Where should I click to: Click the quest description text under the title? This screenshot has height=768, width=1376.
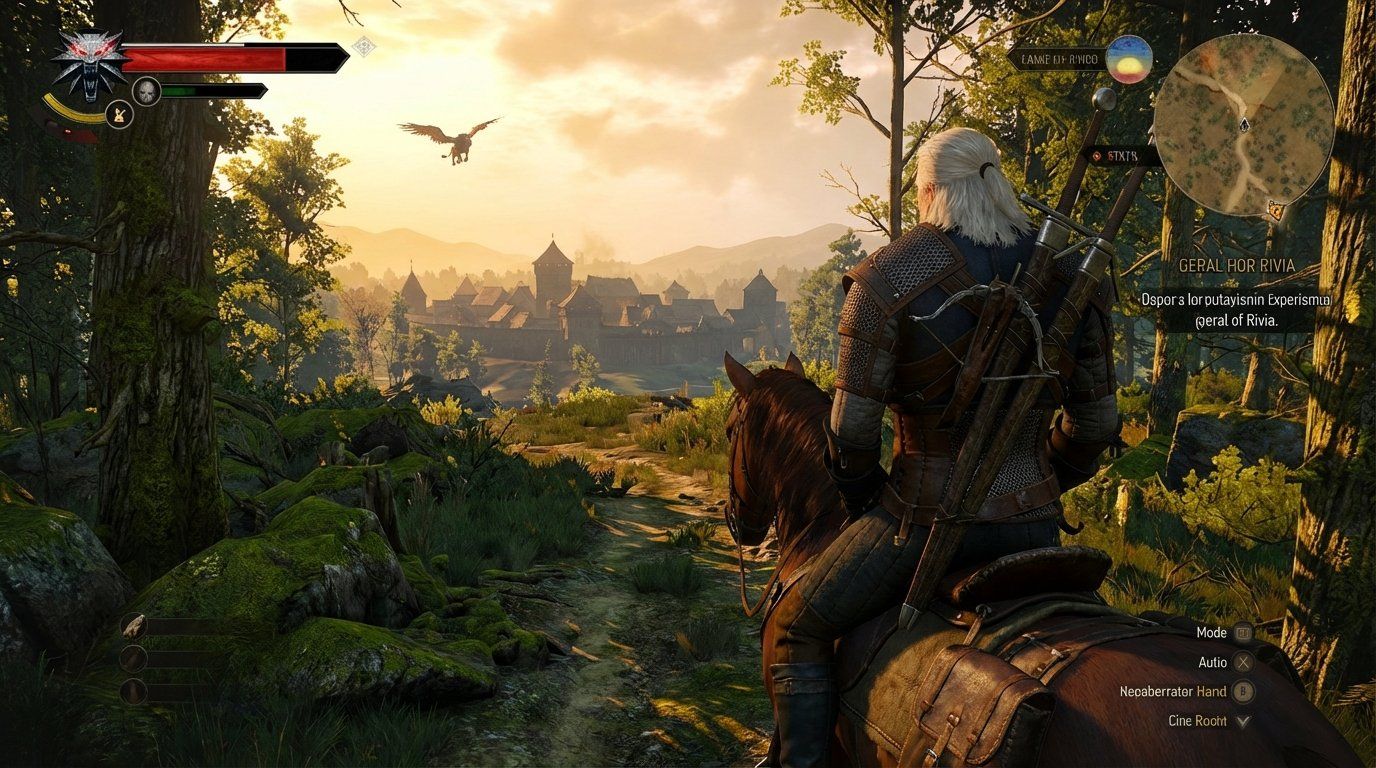(x=1237, y=311)
